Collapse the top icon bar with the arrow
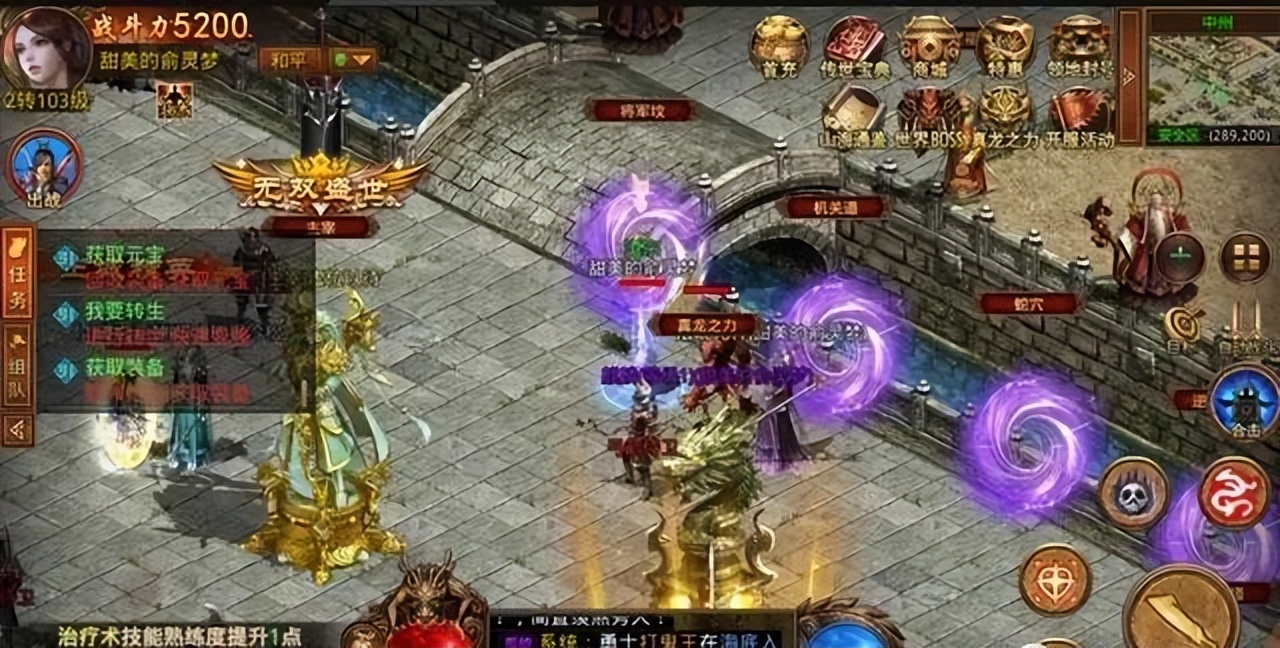Screen dimensions: 1280x648 1130,76
